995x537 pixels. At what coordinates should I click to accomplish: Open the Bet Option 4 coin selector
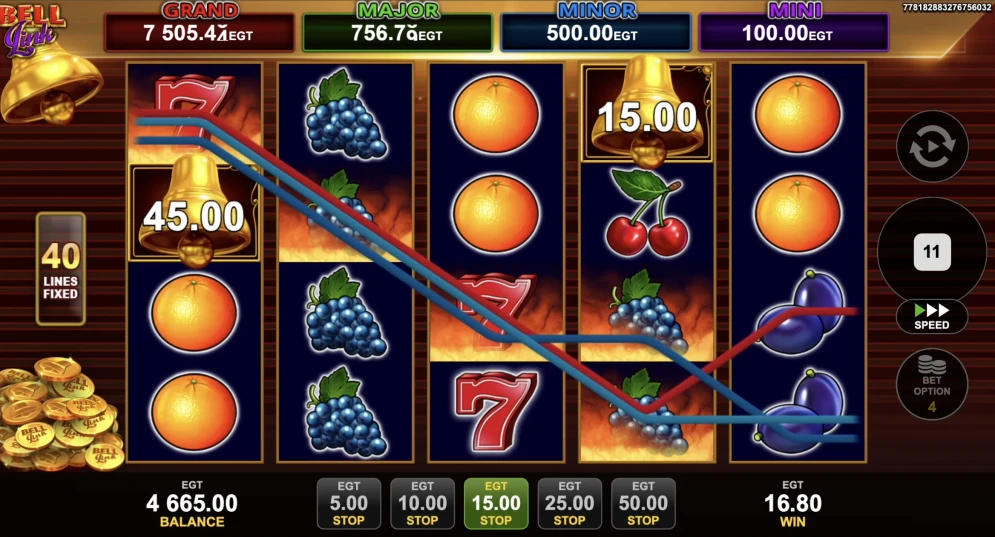tap(932, 383)
